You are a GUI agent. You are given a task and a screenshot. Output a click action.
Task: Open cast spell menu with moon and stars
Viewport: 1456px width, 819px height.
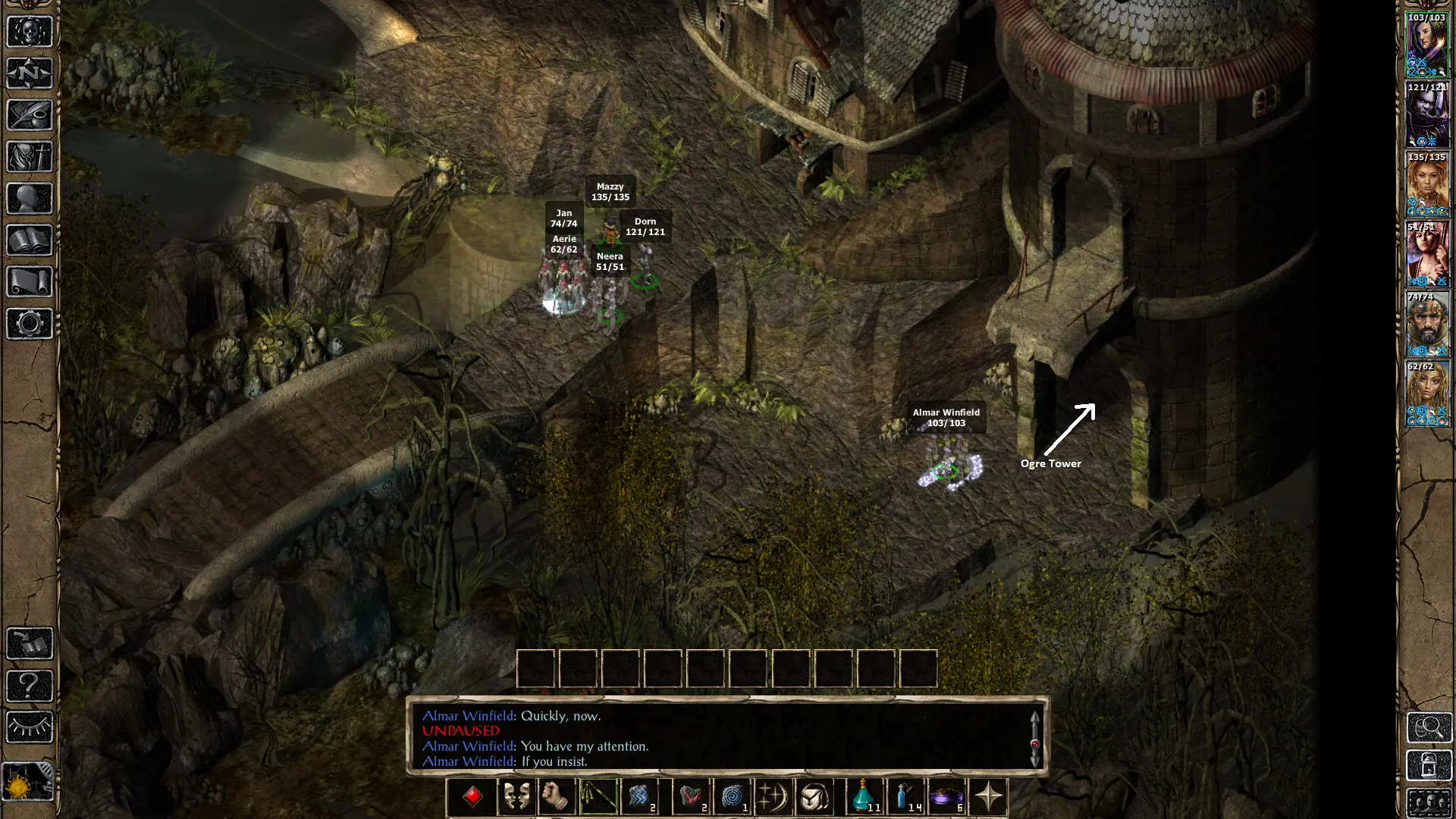tap(773, 797)
